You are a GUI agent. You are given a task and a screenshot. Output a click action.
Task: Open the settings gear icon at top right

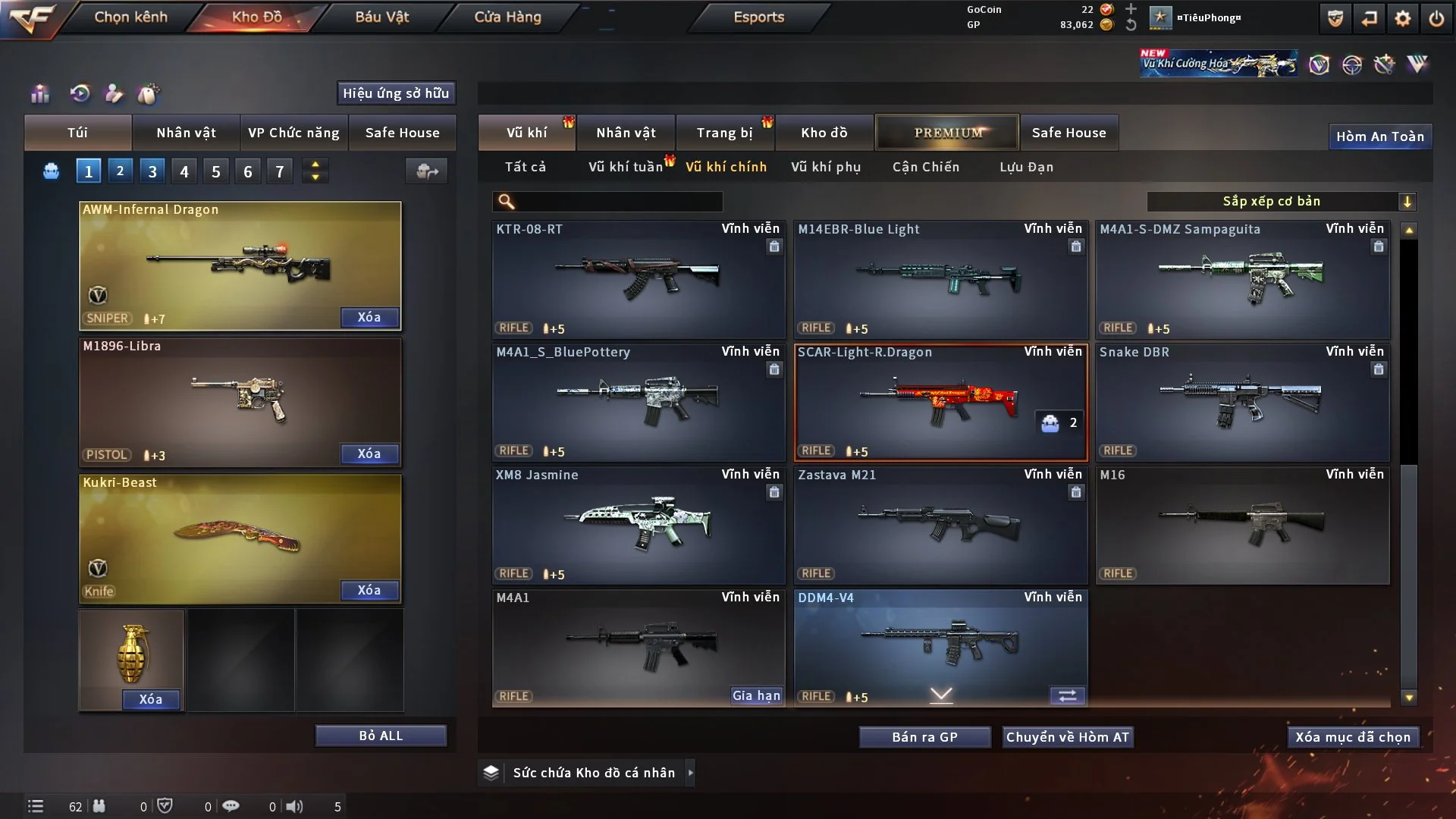(x=1404, y=18)
